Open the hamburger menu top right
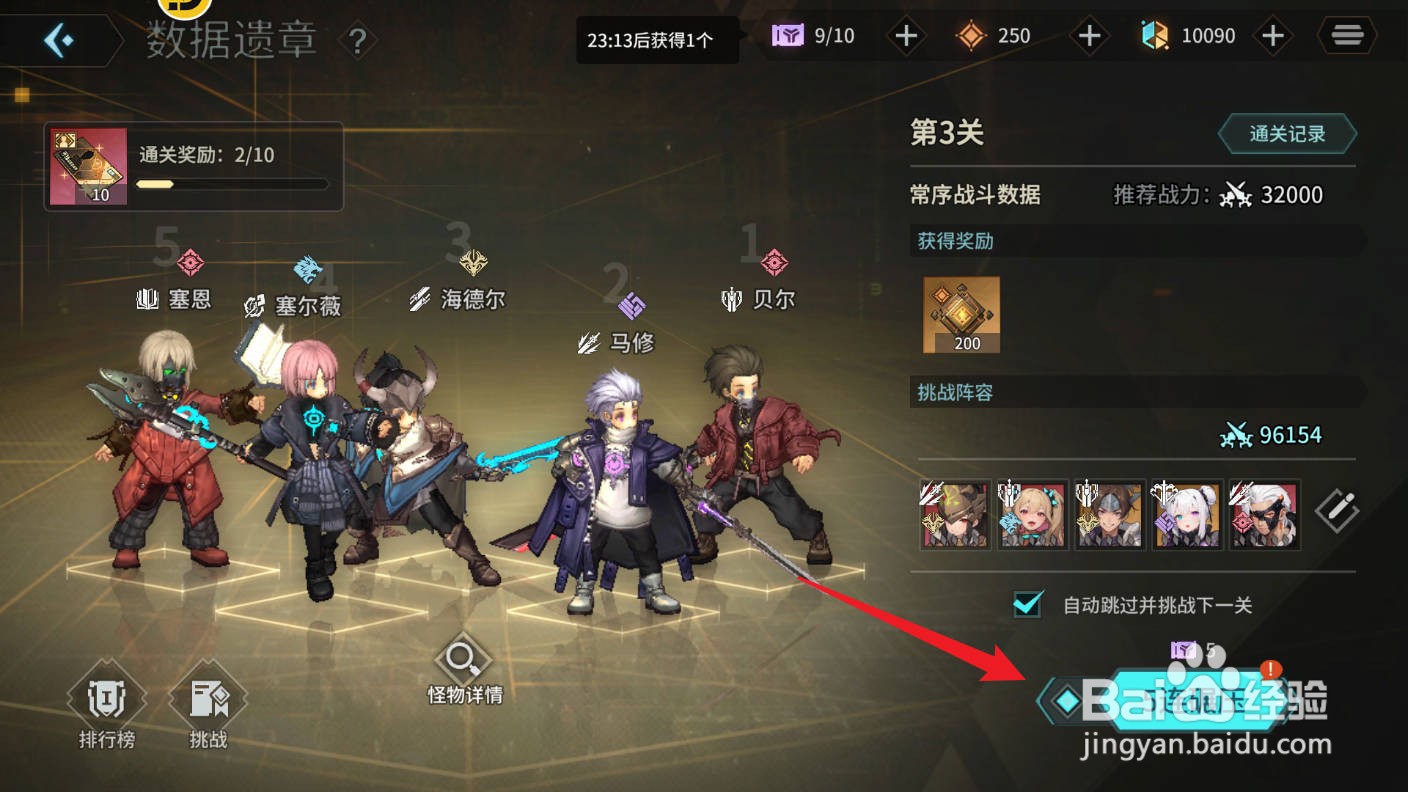Image resolution: width=1408 pixels, height=792 pixels. 1346,35
